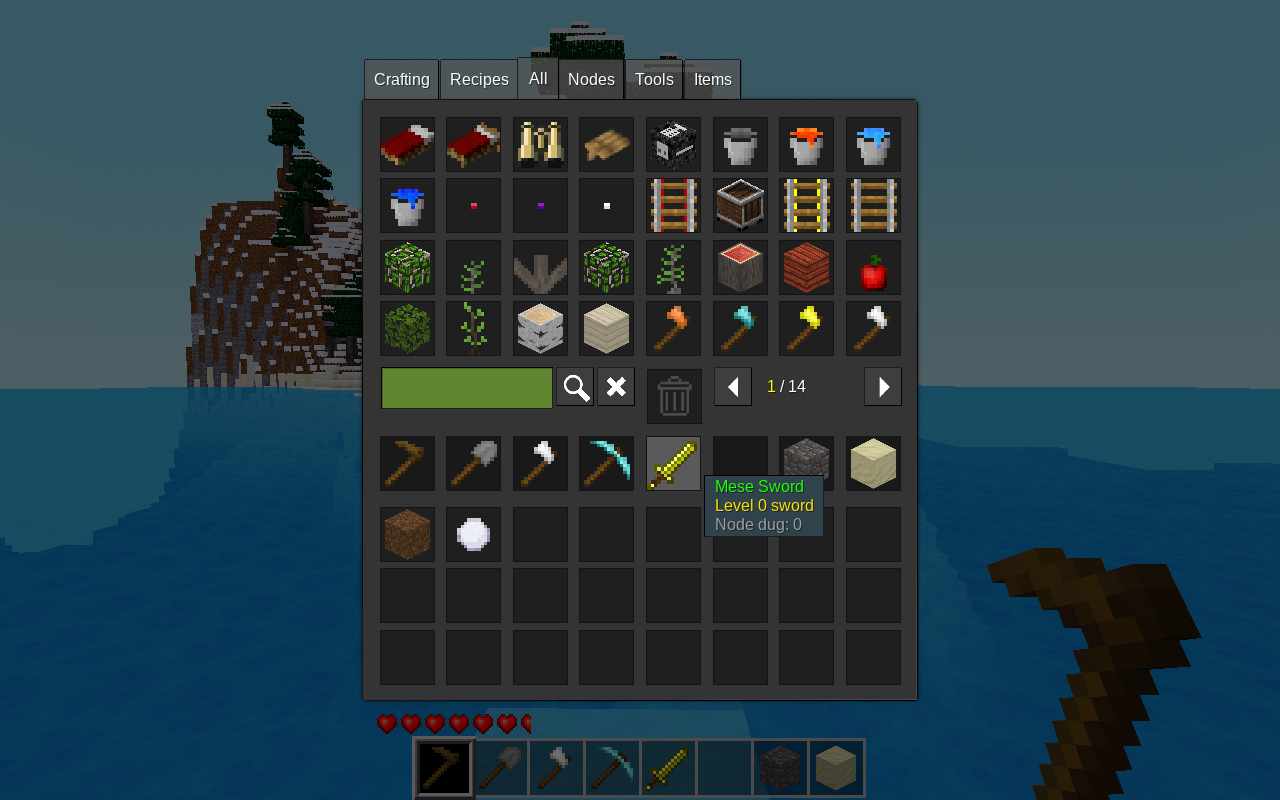The width and height of the screenshot is (1280, 800).
Task: Select the dirt block in the inventory
Action: (407, 534)
